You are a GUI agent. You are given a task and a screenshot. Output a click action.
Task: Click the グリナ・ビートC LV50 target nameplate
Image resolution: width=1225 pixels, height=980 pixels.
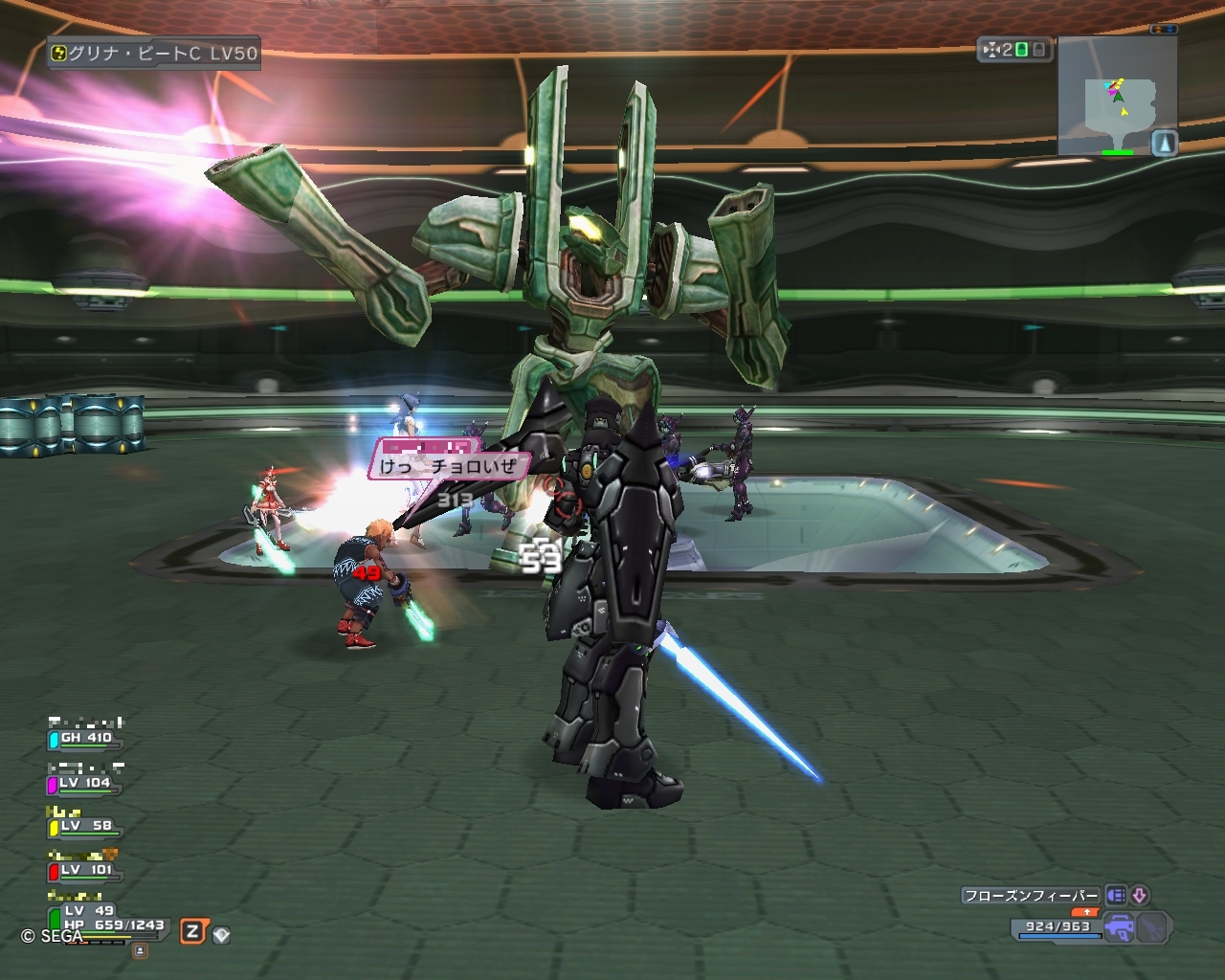coord(155,54)
